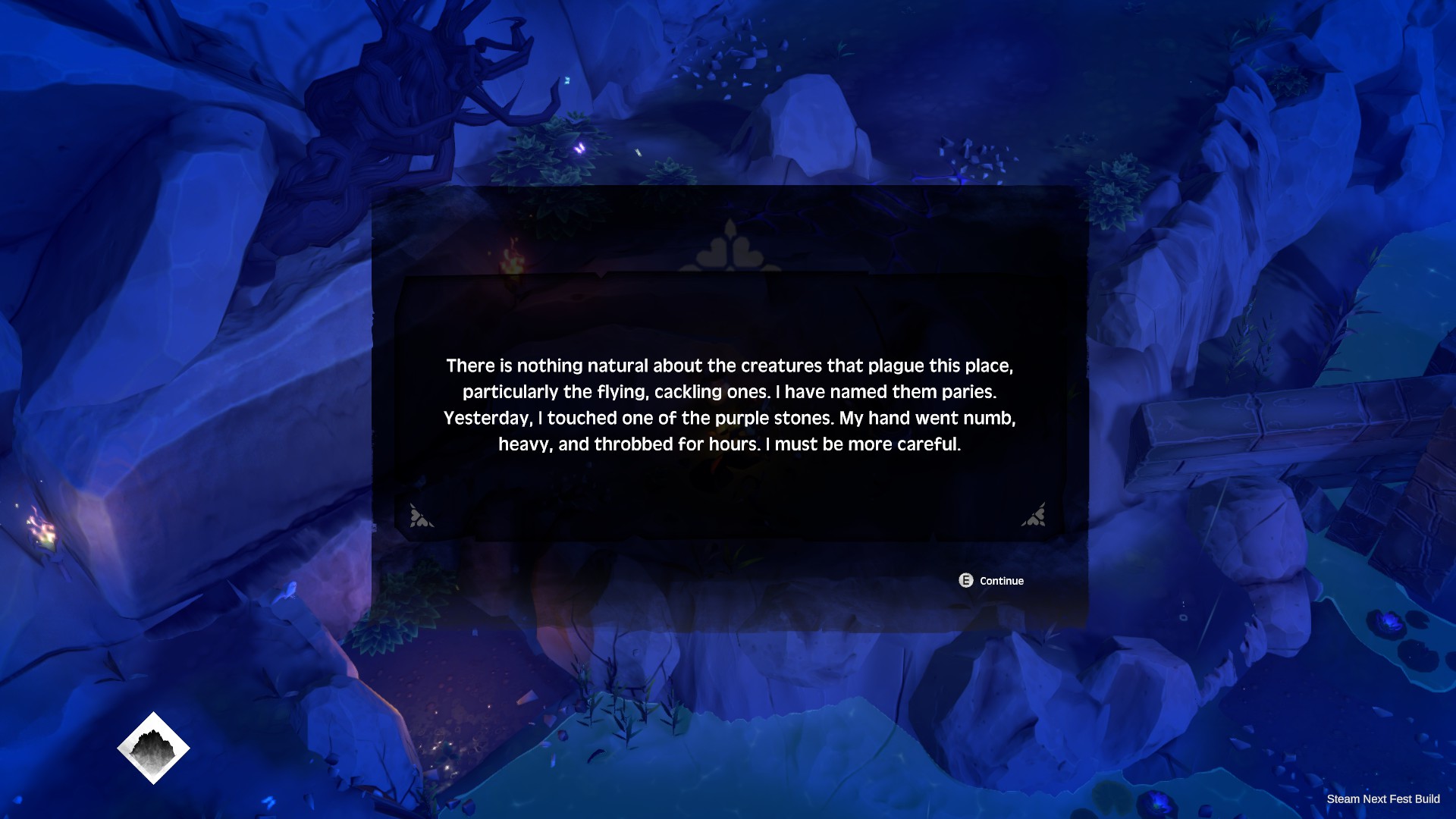This screenshot has height=819, width=1456.
Task: Click the diamond-shaped mountain location icon
Action: click(153, 747)
